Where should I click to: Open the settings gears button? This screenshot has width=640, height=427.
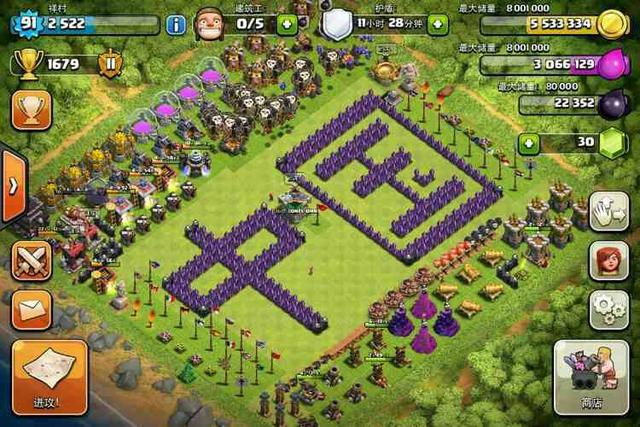click(608, 307)
